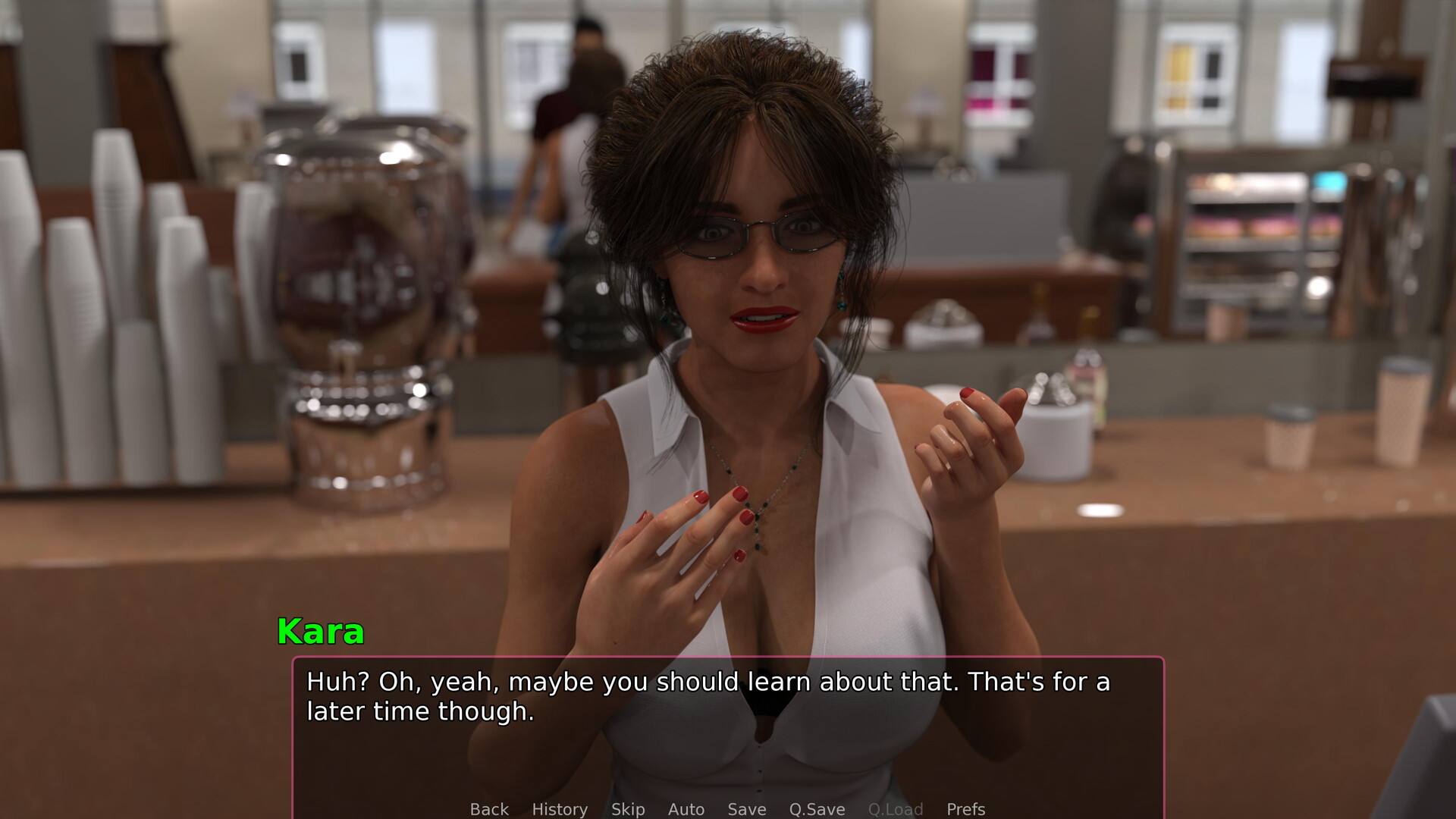
Task: Click Save in the quick menu bar
Action: click(x=746, y=809)
